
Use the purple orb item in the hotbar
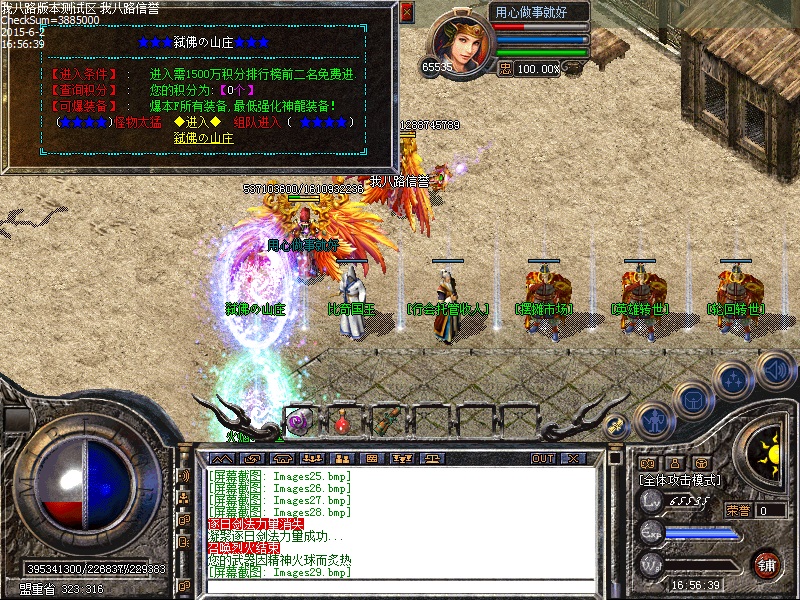[298, 421]
